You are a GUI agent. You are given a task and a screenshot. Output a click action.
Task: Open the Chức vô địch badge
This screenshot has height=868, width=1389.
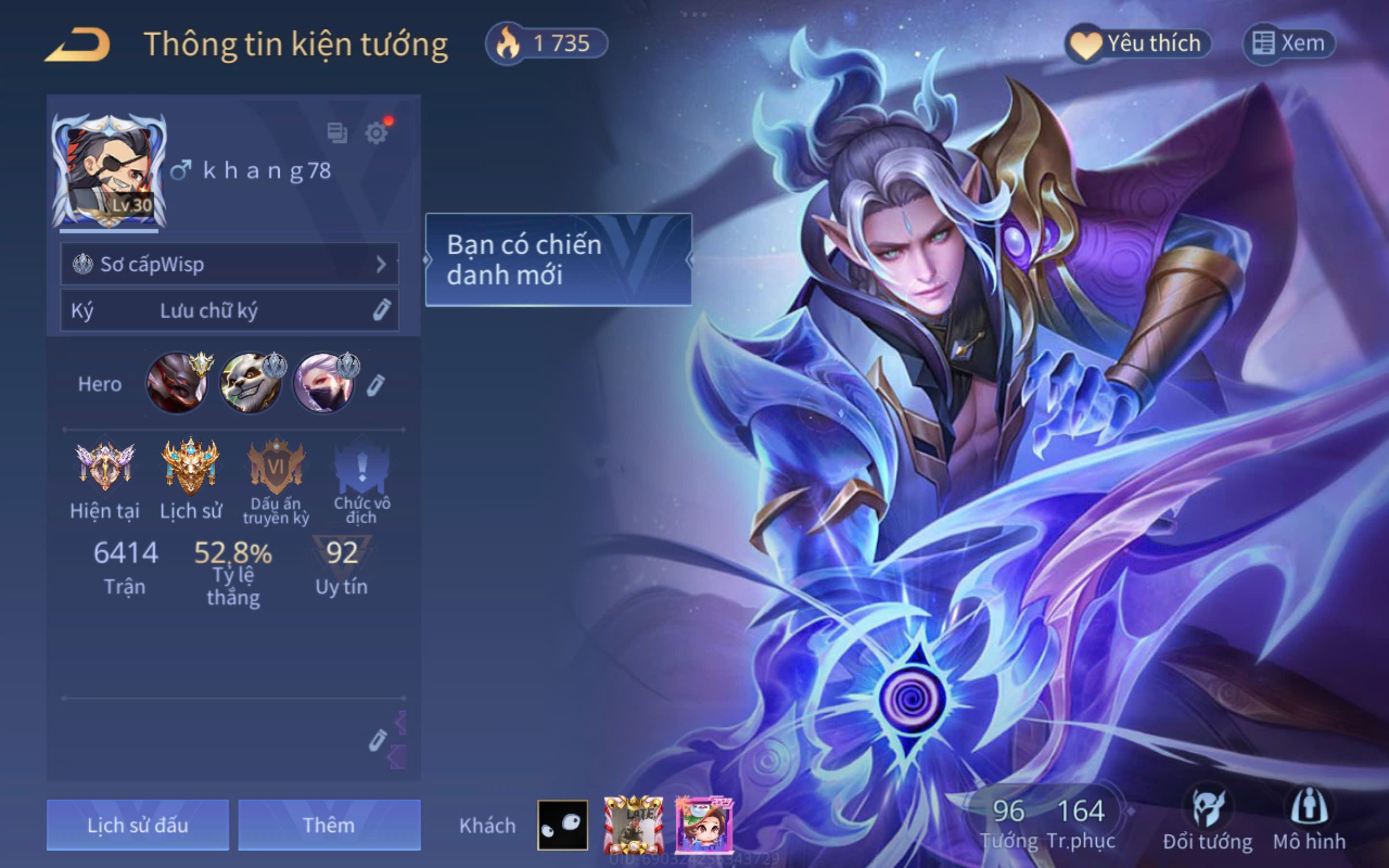(x=362, y=468)
